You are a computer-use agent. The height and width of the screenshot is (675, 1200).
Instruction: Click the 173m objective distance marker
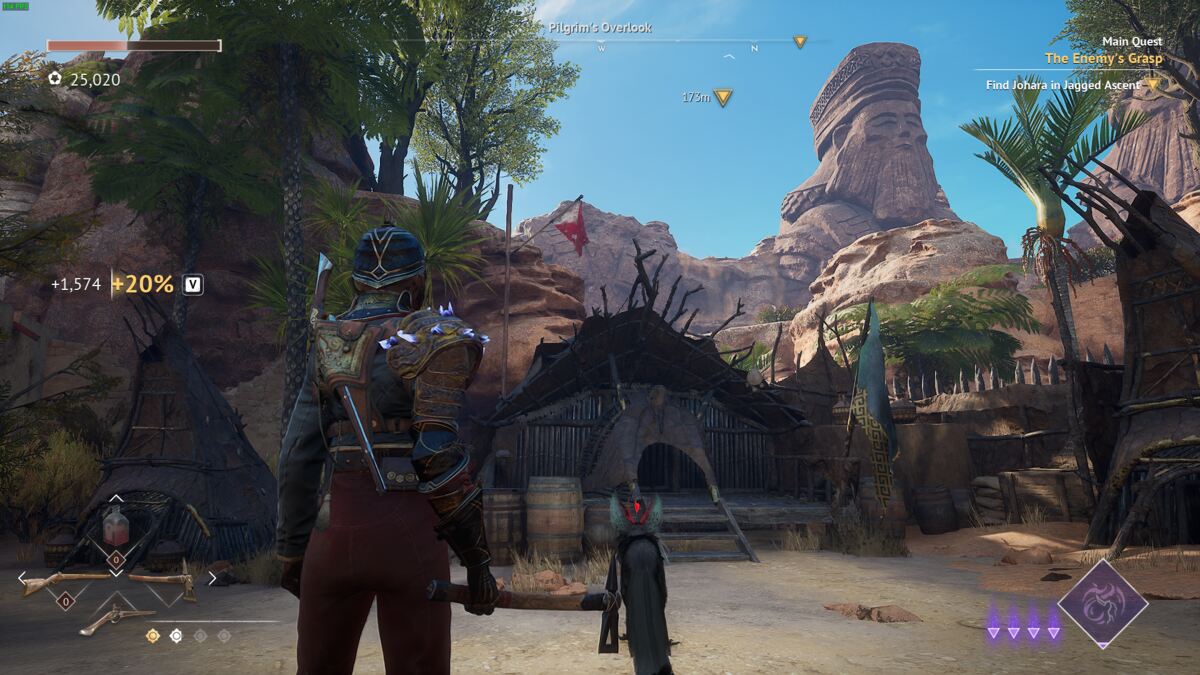(x=722, y=97)
